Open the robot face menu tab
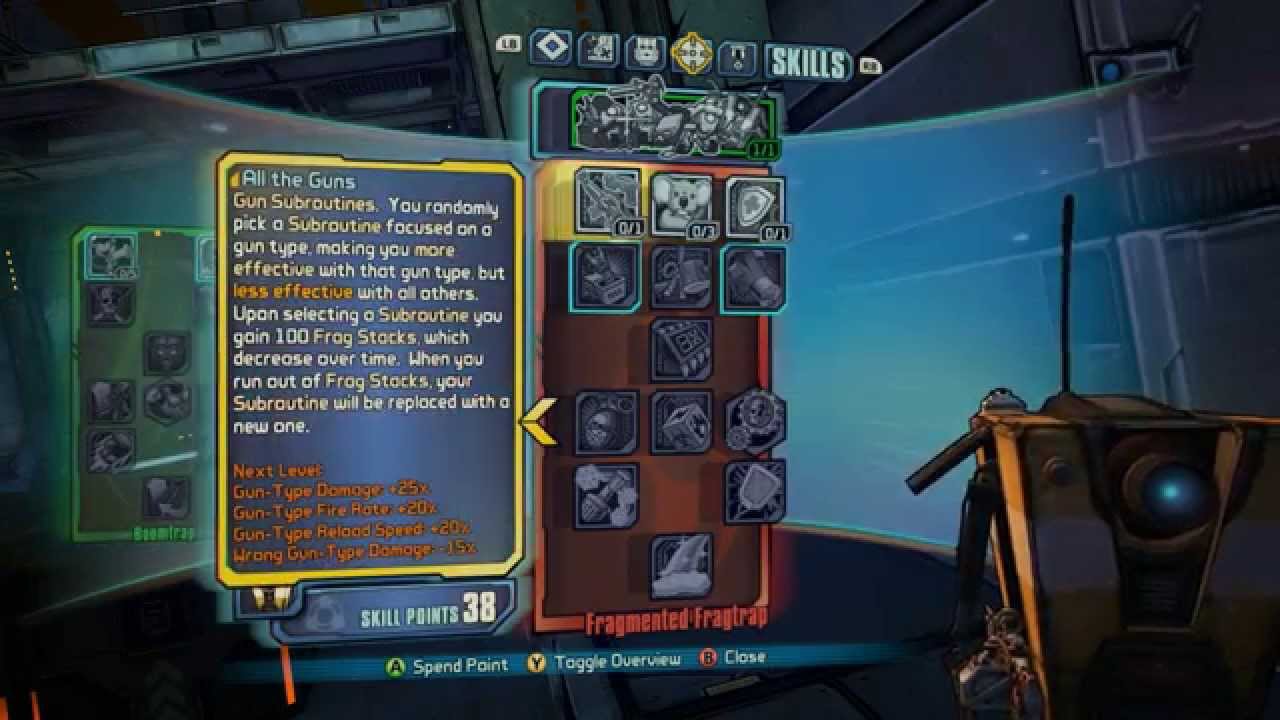 tap(645, 53)
